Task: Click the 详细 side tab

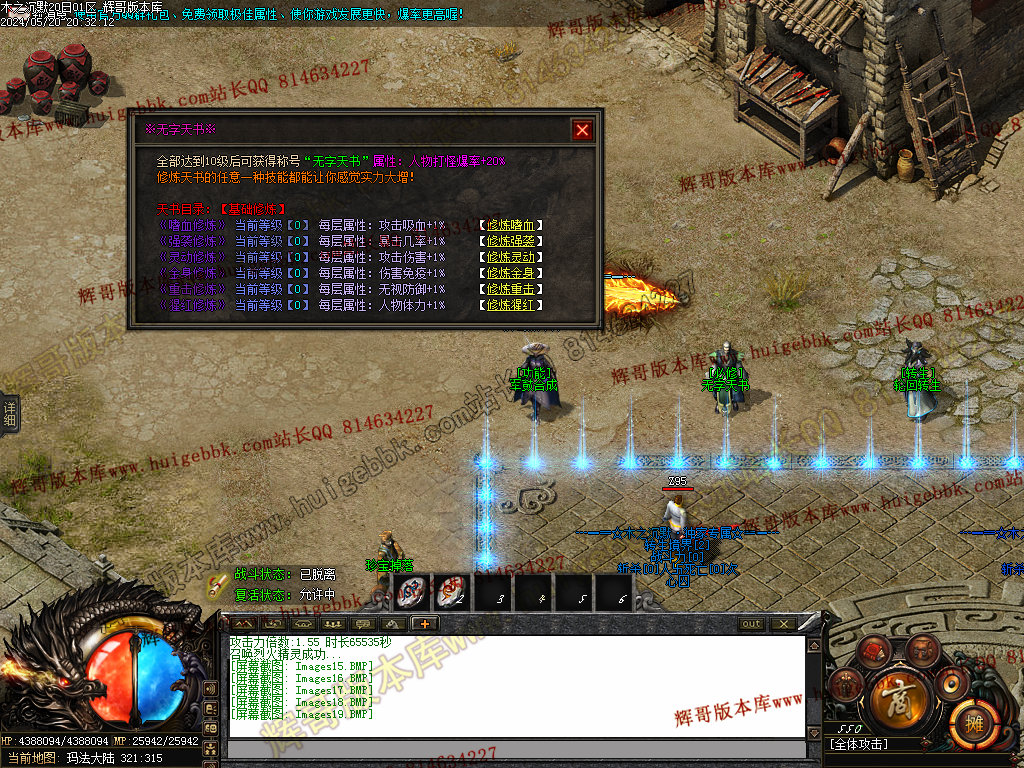Action: (10, 412)
